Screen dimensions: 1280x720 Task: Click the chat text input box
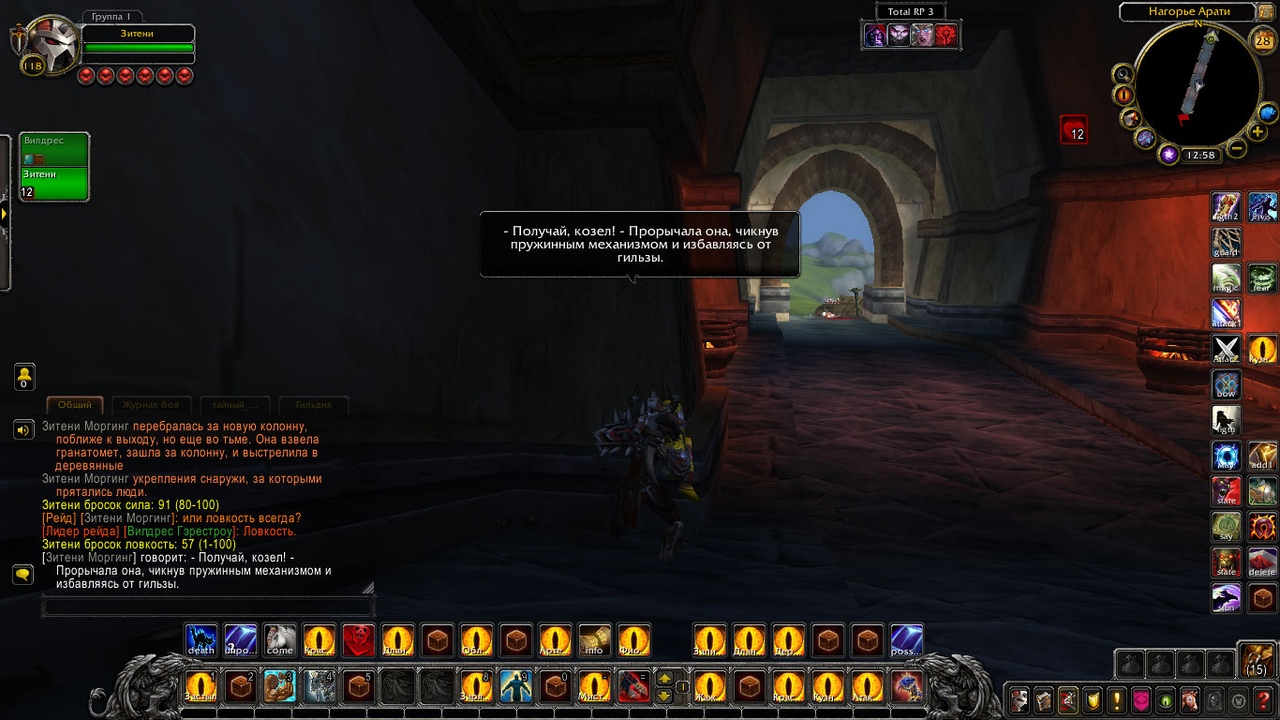tap(208, 606)
